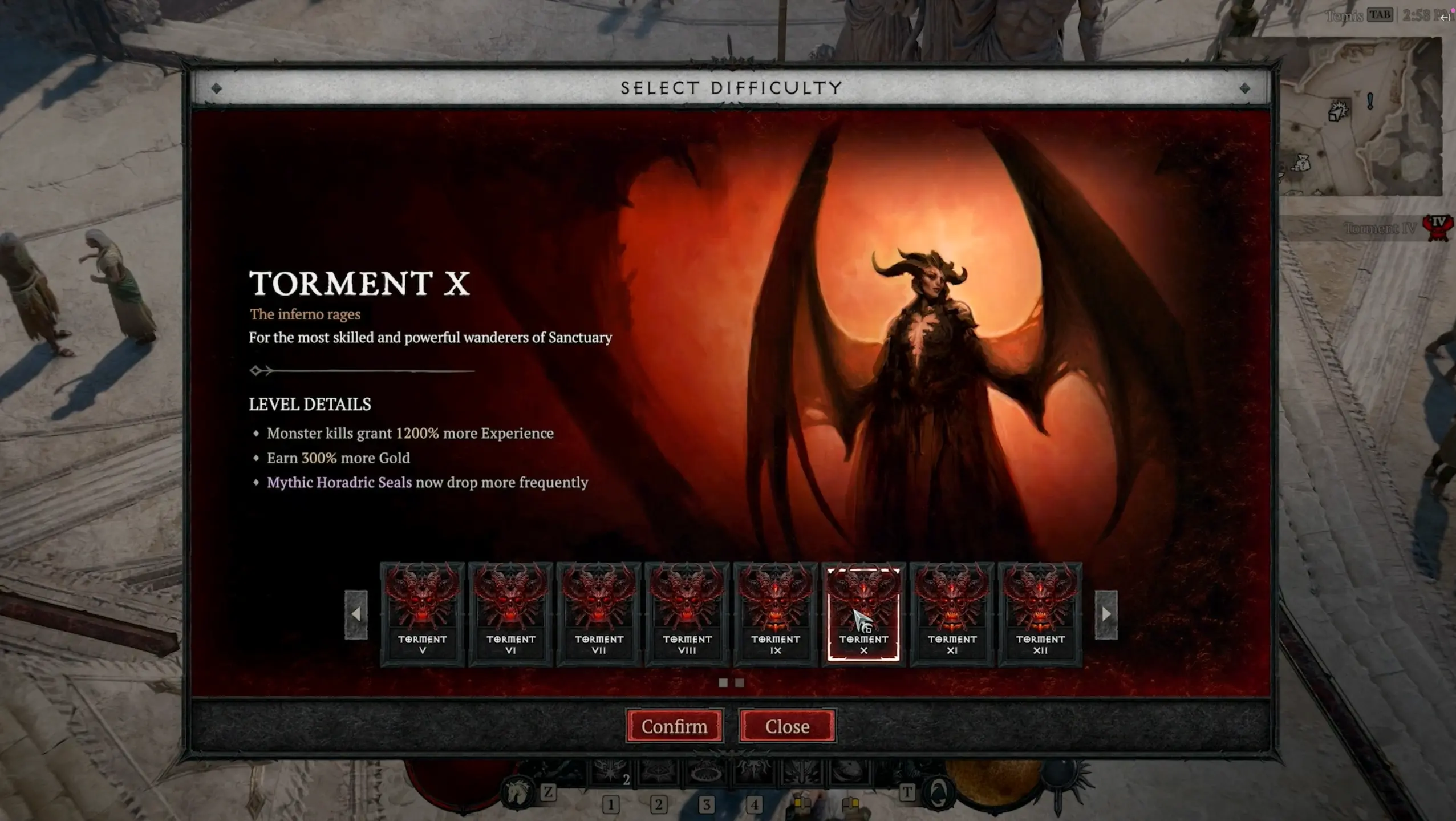This screenshot has height=821, width=1456.
Task: Click the skill icon in slot 4
Action: [x=755, y=773]
